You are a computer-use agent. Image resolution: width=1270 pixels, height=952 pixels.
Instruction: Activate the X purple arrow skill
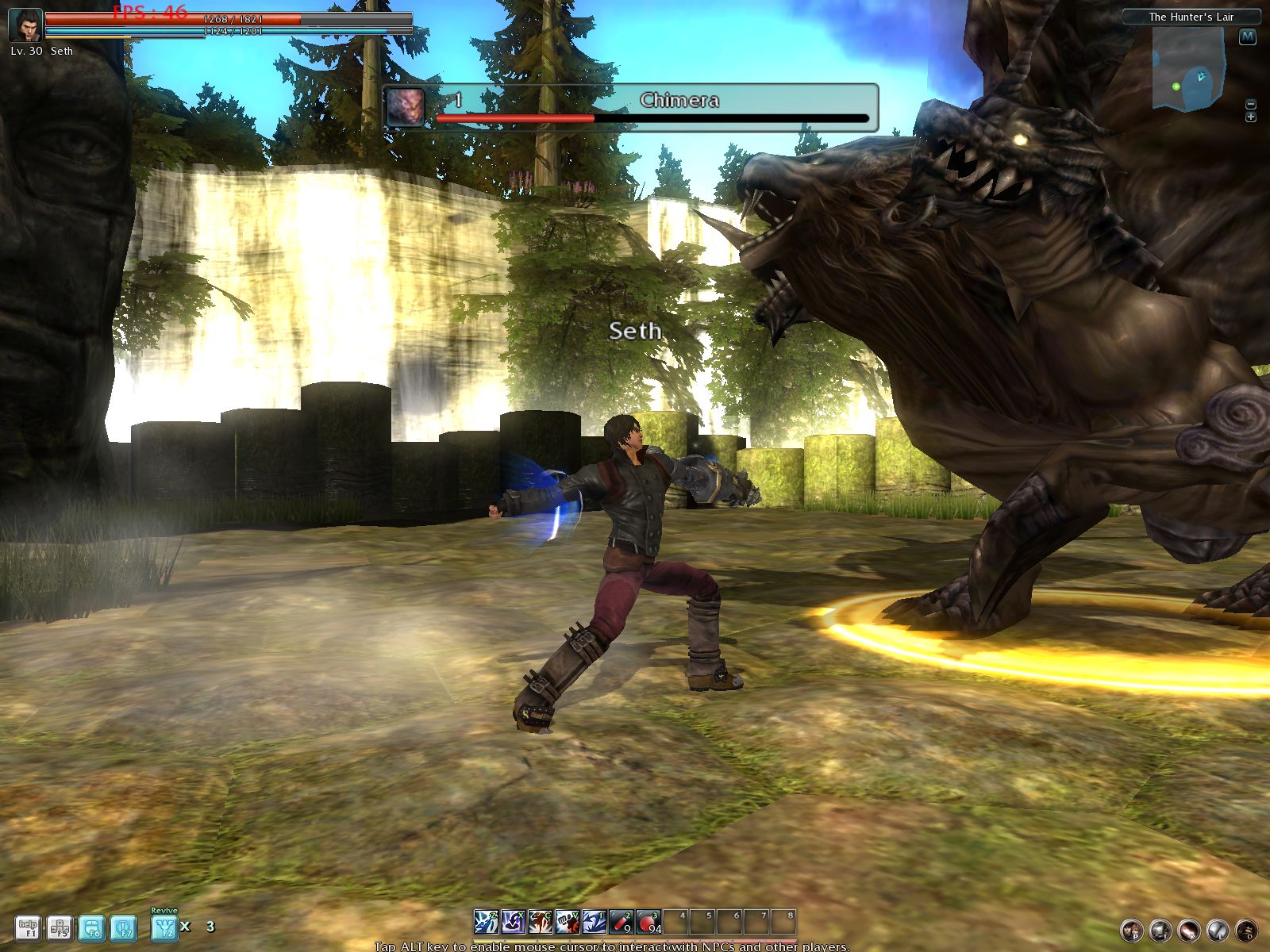(x=513, y=922)
